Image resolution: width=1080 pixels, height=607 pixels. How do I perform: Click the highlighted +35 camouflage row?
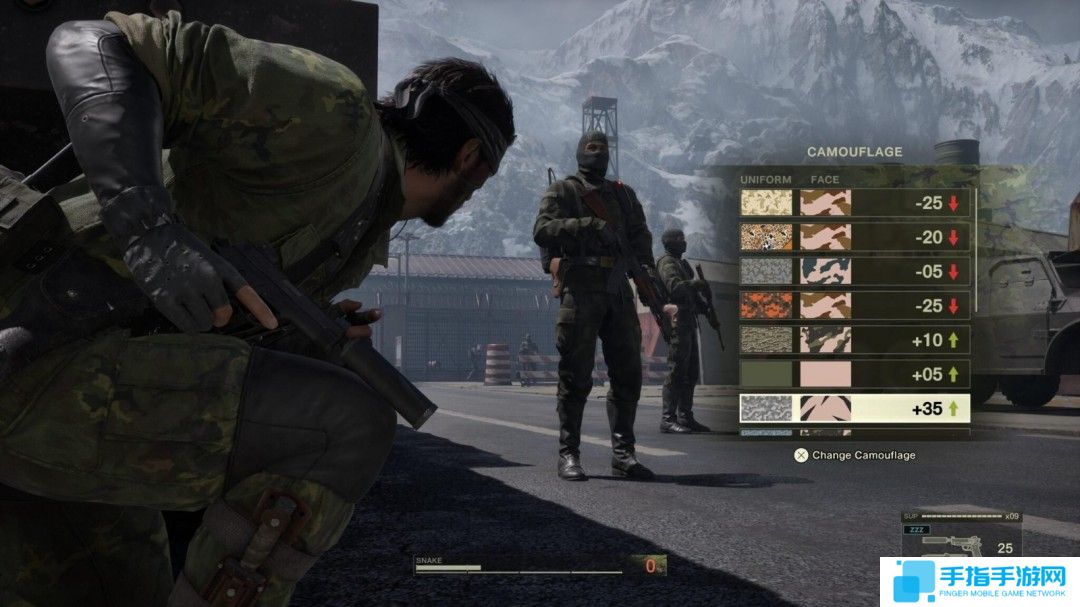pyautogui.click(x=854, y=408)
